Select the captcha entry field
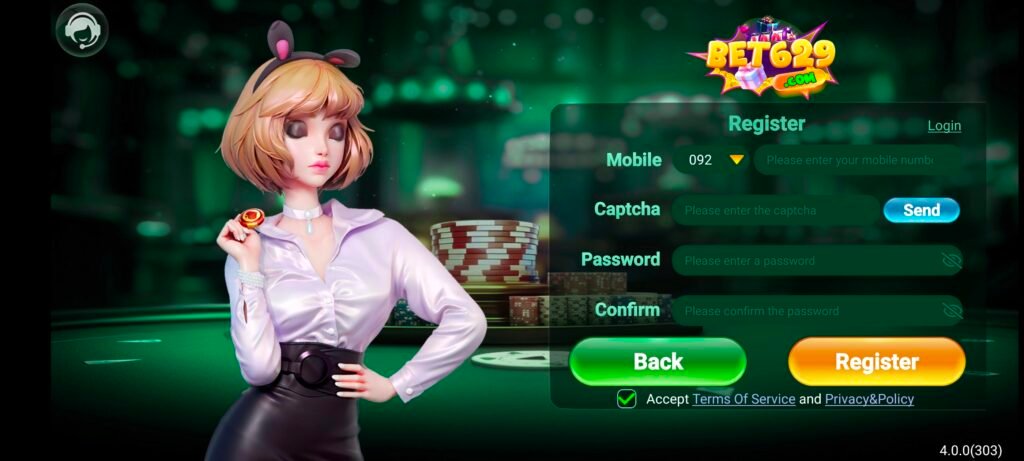This screenshot has height=461, width=1024. (773, 210)
